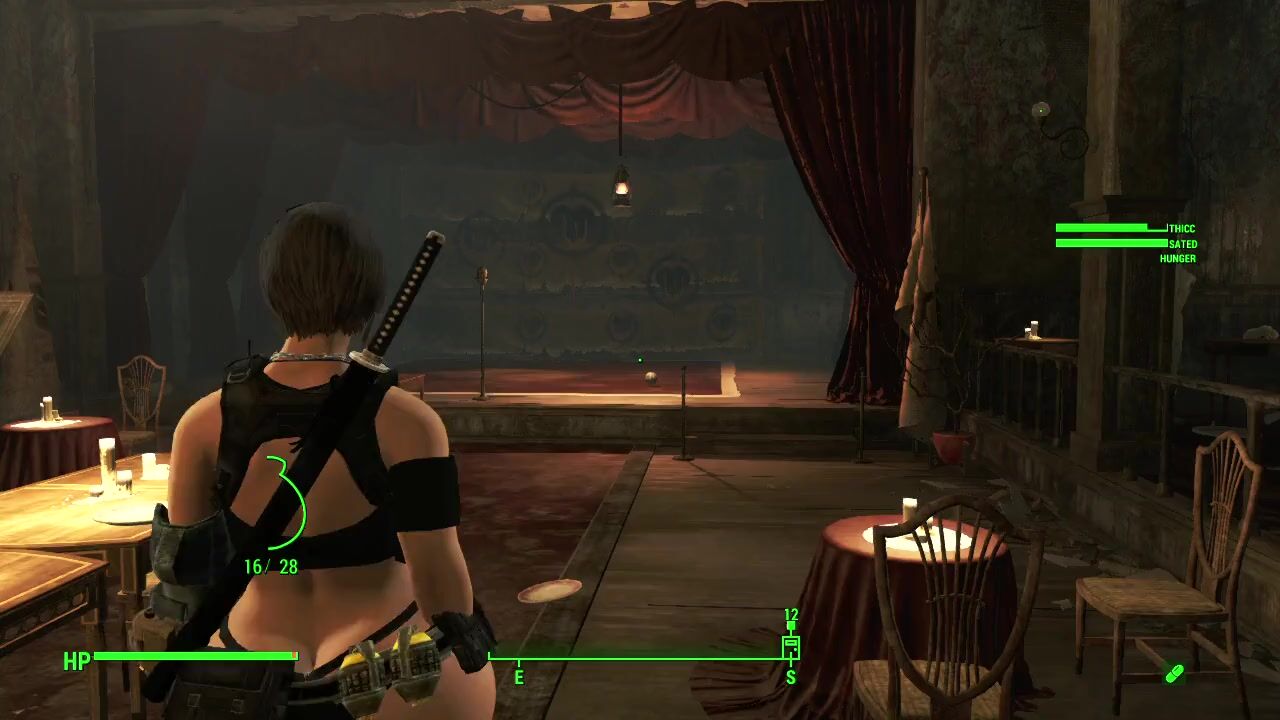Select the green pill status icon
This screenshot has width=1280, height=720.
pyautogui.click(x=1174, y=674)
